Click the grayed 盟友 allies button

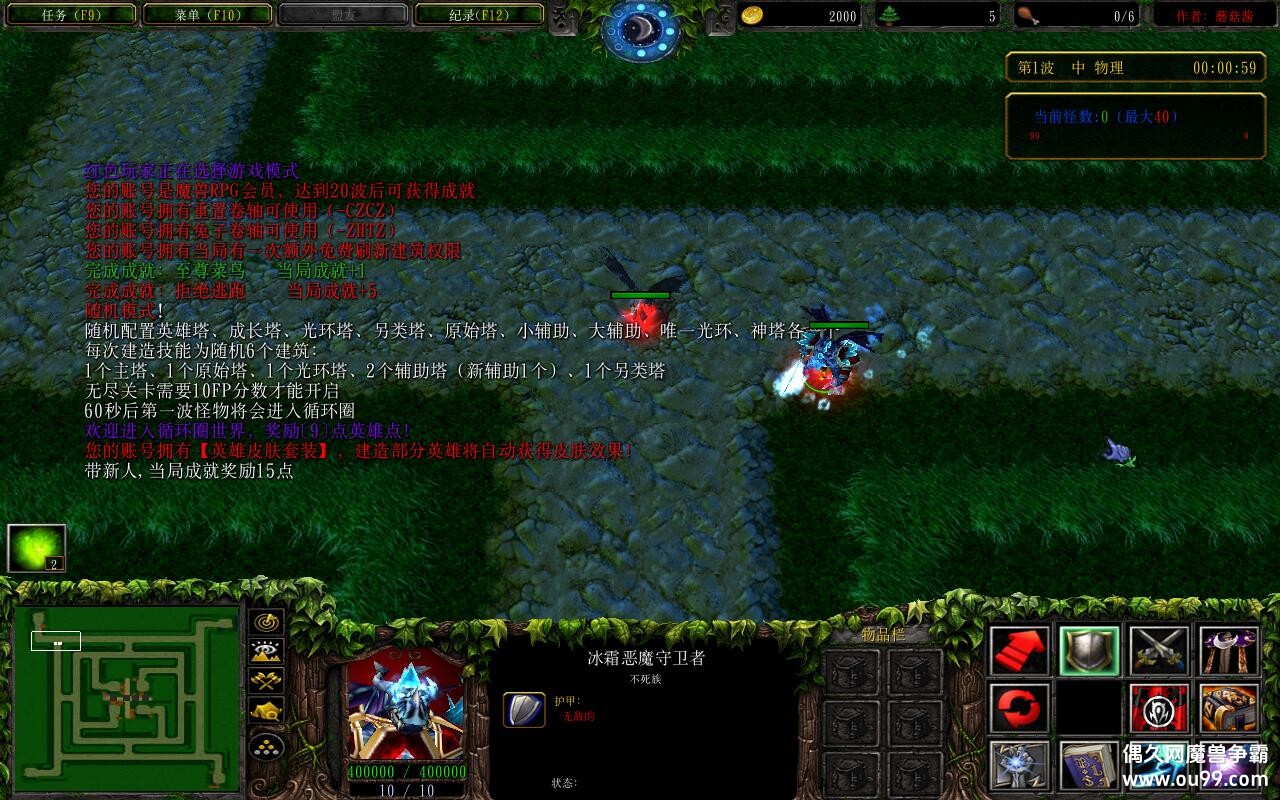pos(344,14)
